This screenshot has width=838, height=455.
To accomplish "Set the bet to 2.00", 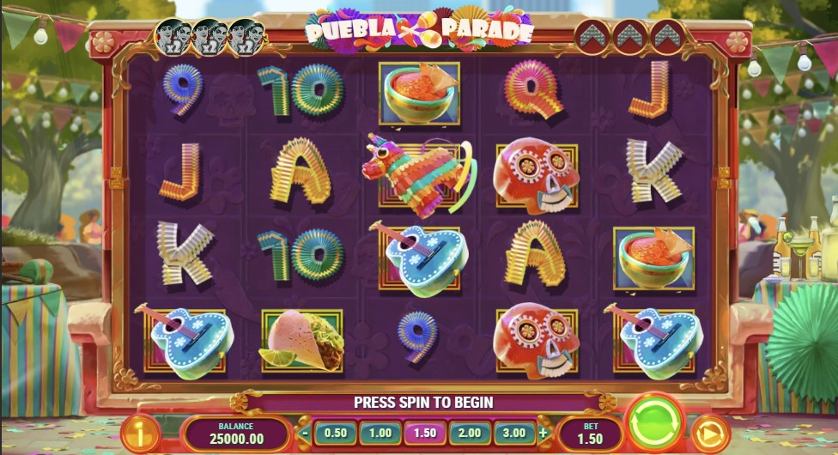I will point(468,433).
